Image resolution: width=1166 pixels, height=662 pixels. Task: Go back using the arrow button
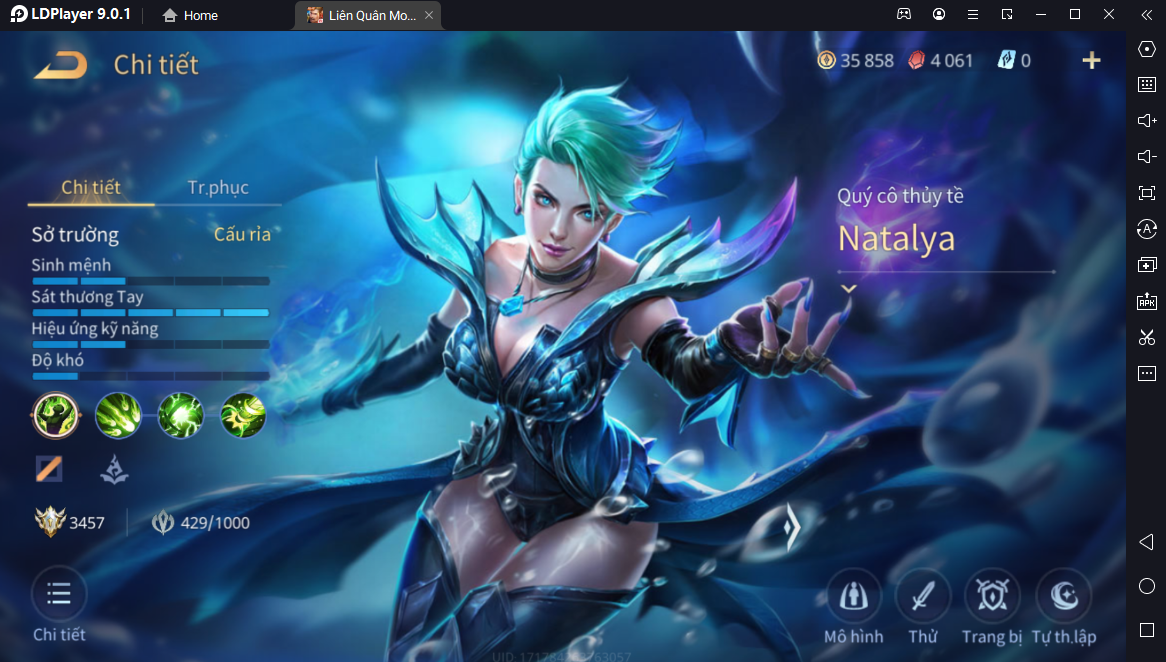60,65
